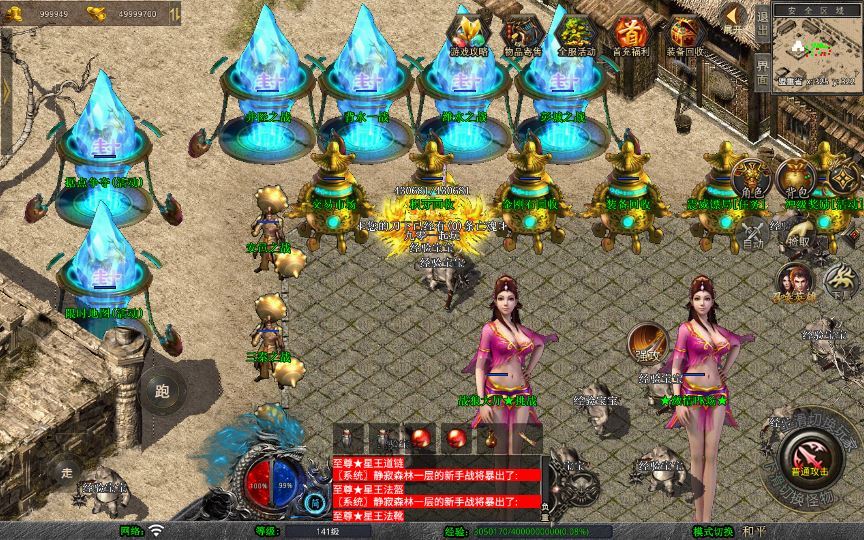Open the 游戏攻略 game guide icon
The height and width of the screenshot is (540, 864).
[469, 32]
